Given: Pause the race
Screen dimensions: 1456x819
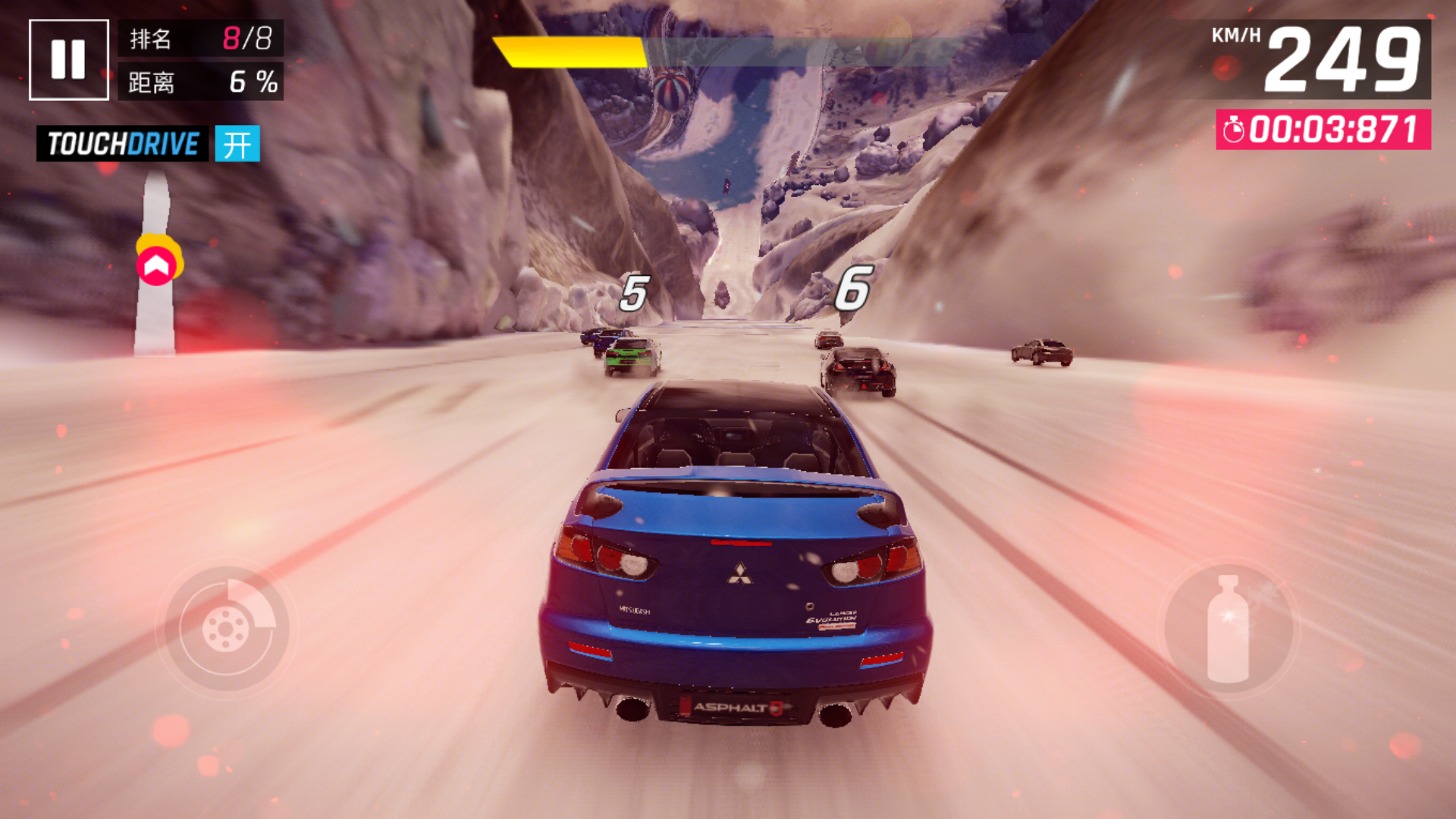Looking at the screenshot, I should coord(68,60).
